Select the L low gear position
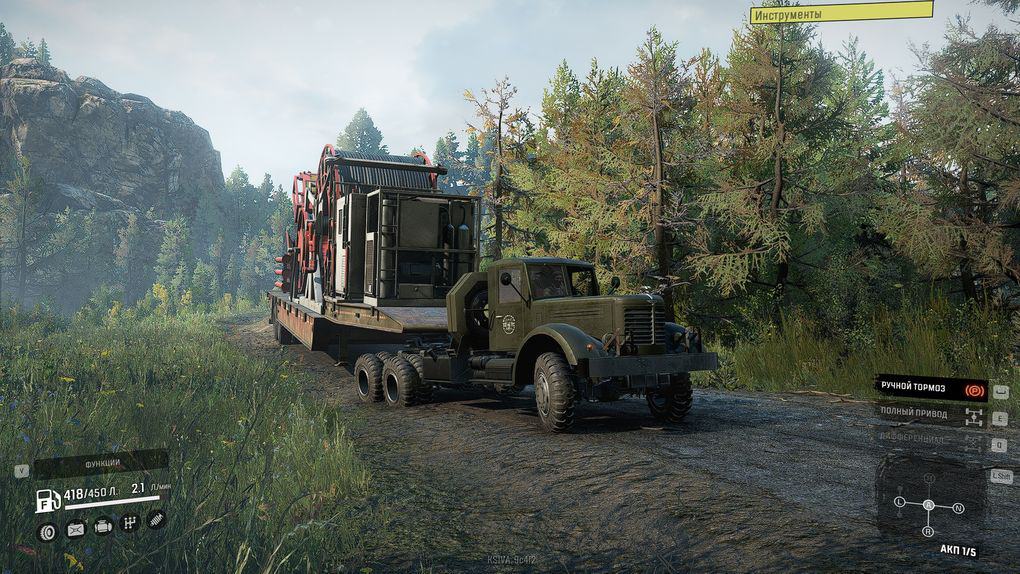The height and width of the screenshot is (574, 1020). pyautogui.click(x=899, y=501)
